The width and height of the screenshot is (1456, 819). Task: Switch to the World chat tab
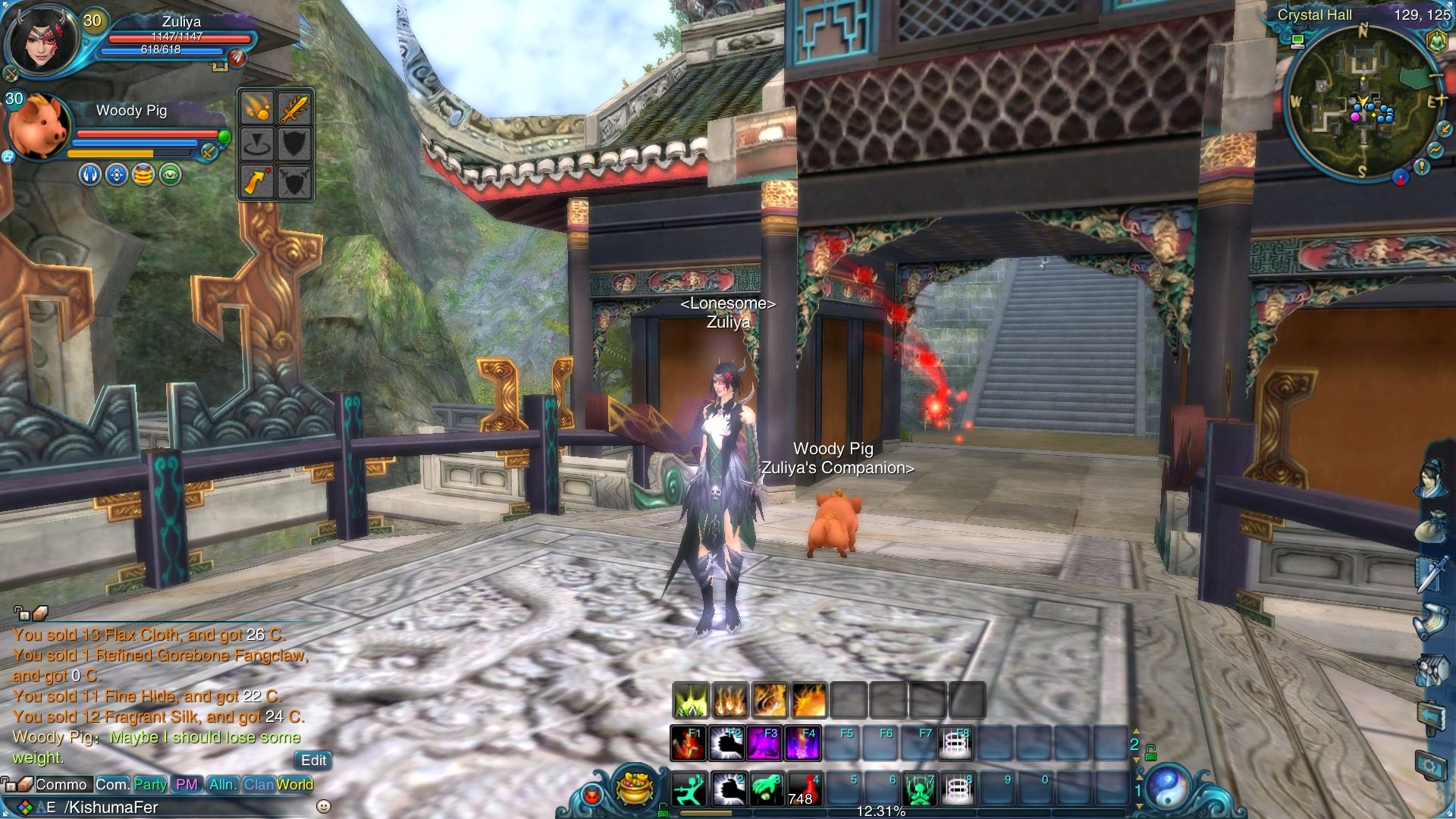click(295, 785)
